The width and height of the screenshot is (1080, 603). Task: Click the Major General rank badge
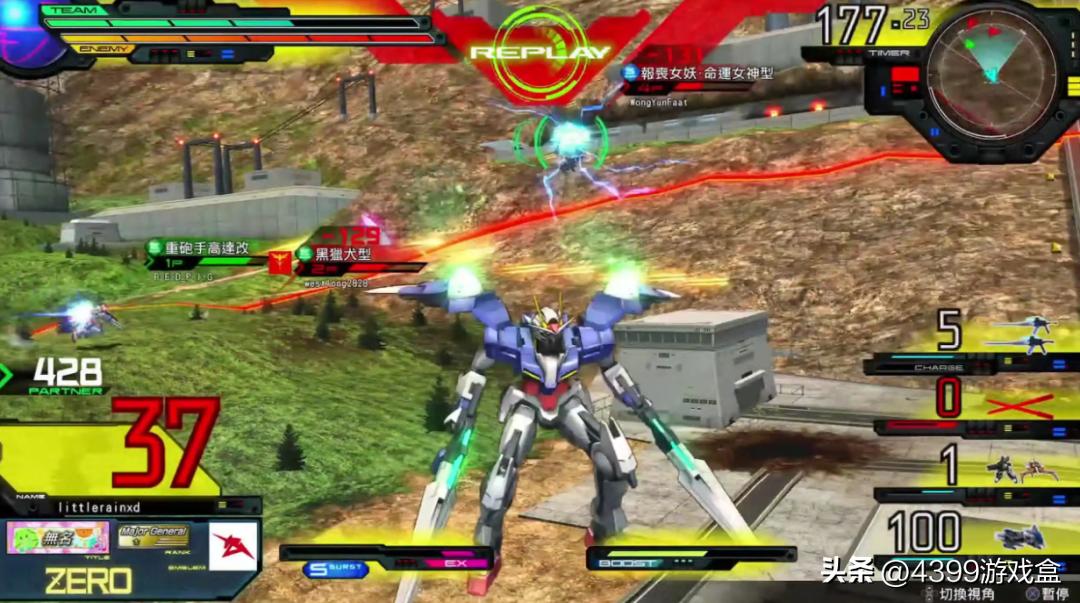tap(153, 537)
